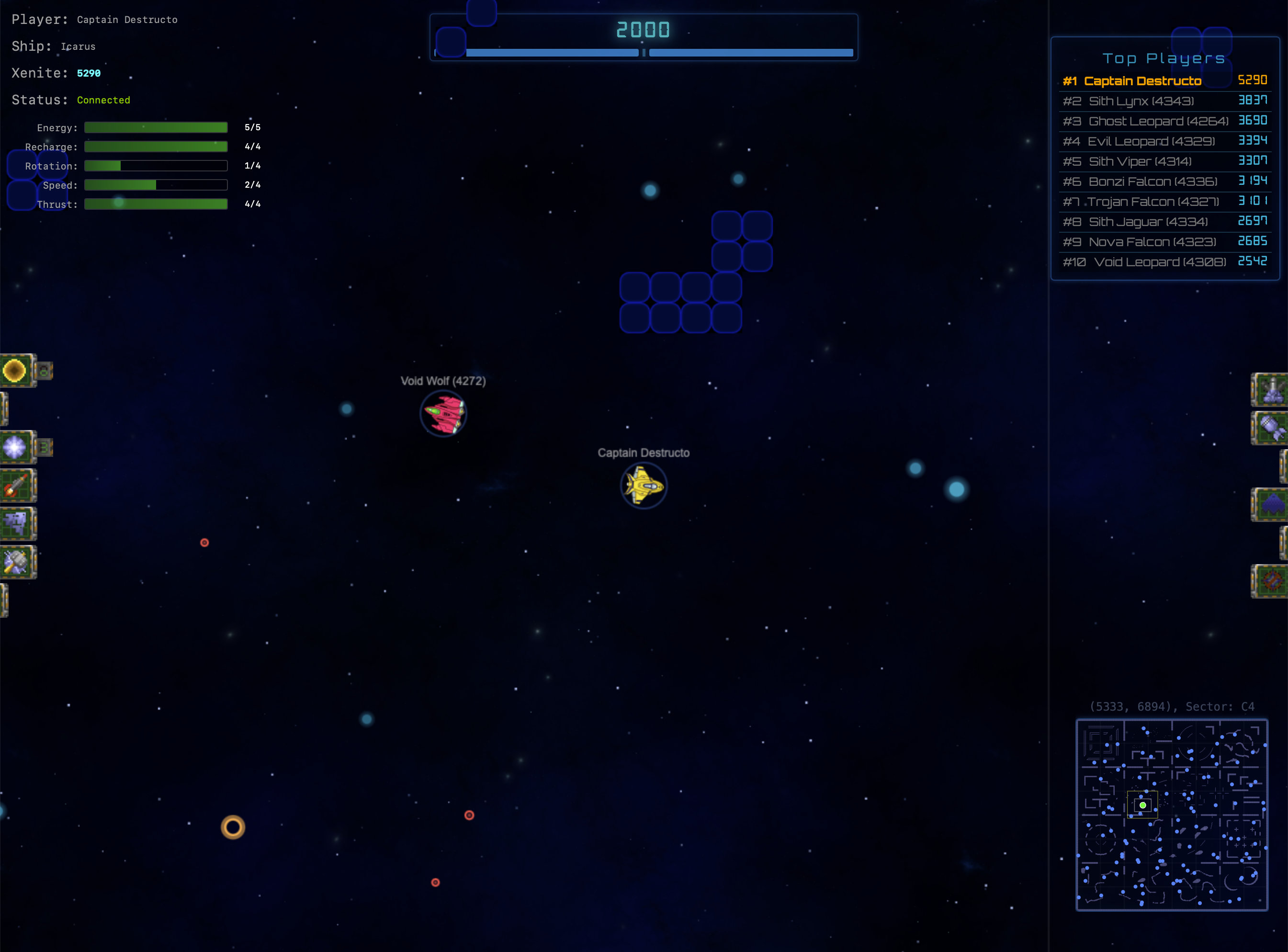
Task: Select the yellow vortex item in left inventory
Action: click(16, 371)
